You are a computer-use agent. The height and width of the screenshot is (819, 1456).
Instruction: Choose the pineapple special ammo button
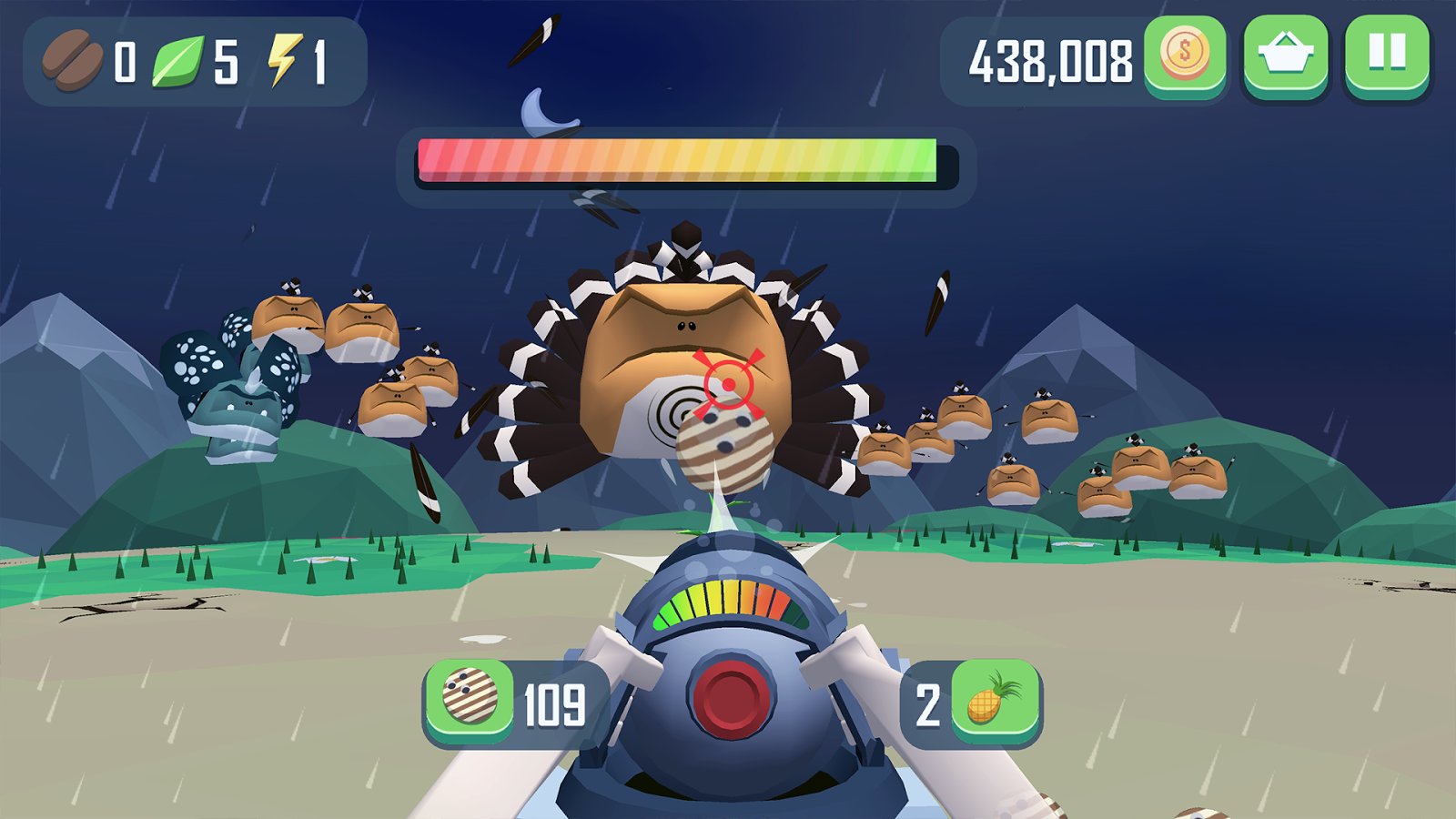995,701
